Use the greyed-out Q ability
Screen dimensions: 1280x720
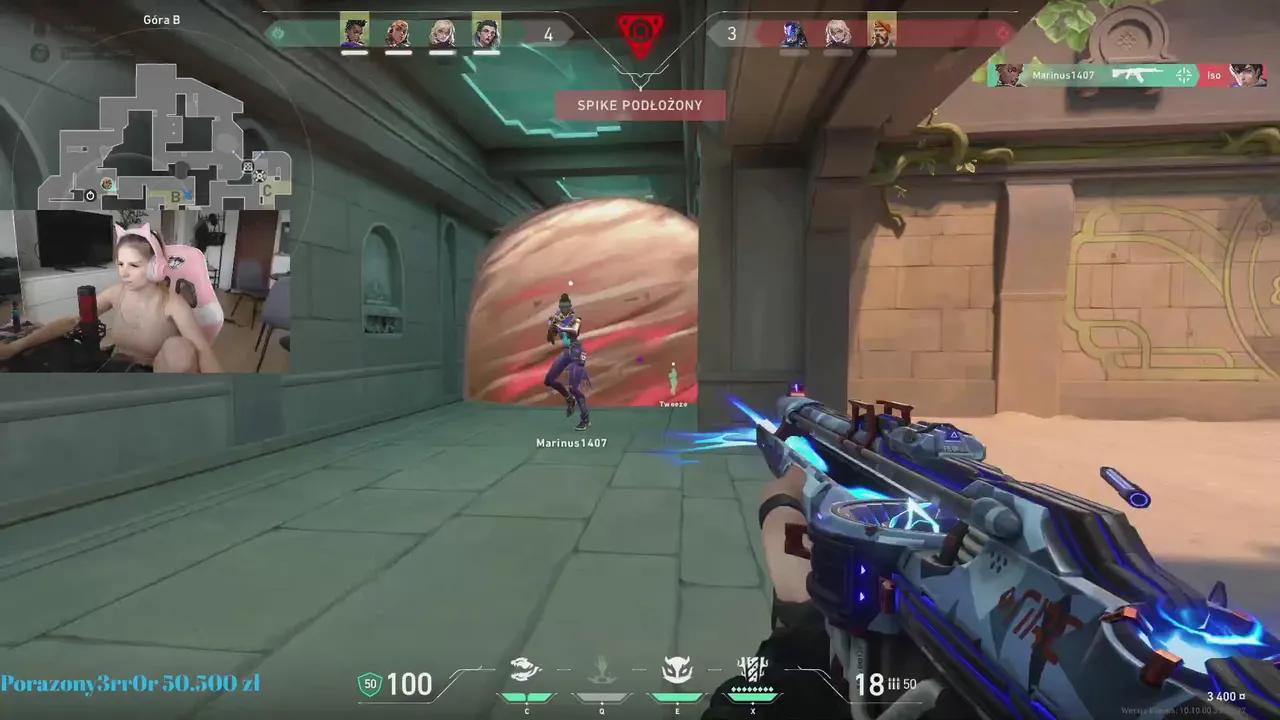(x=600, y=671)
